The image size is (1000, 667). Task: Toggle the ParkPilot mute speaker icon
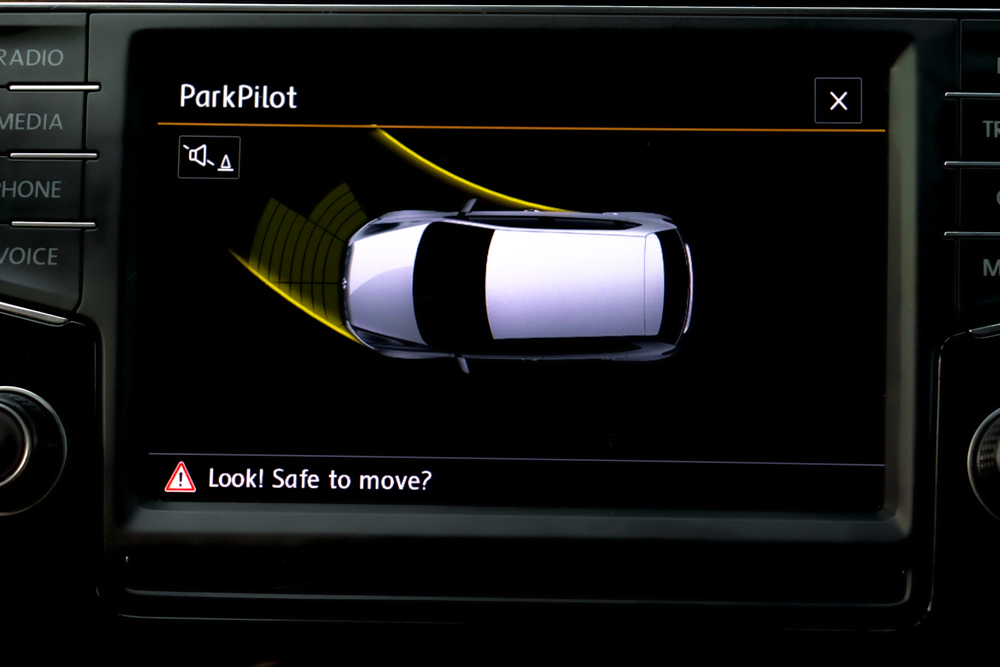click(209, 157)
